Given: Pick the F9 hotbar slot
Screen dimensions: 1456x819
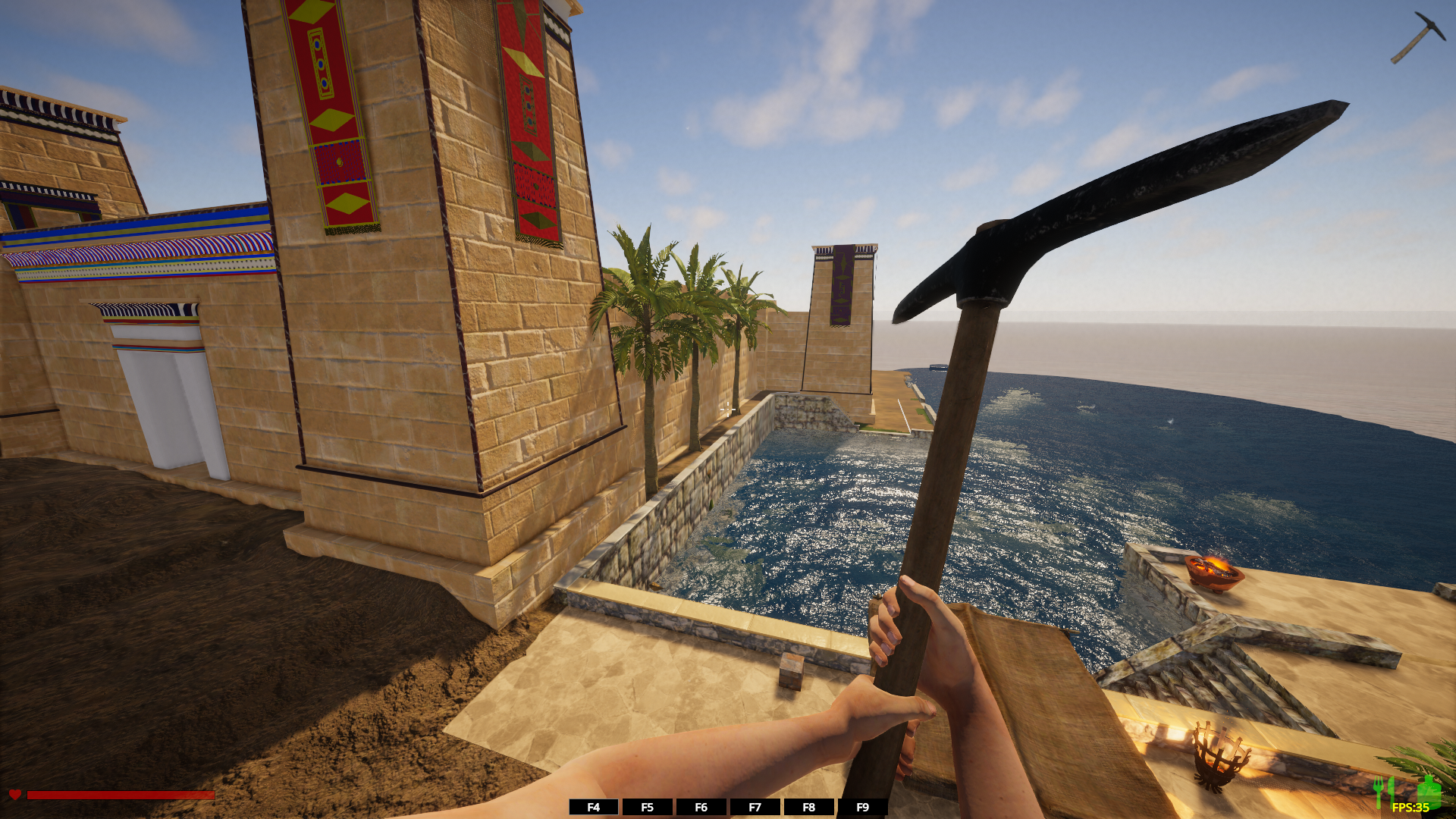Looking at the screenshot, I should point(862,807).
